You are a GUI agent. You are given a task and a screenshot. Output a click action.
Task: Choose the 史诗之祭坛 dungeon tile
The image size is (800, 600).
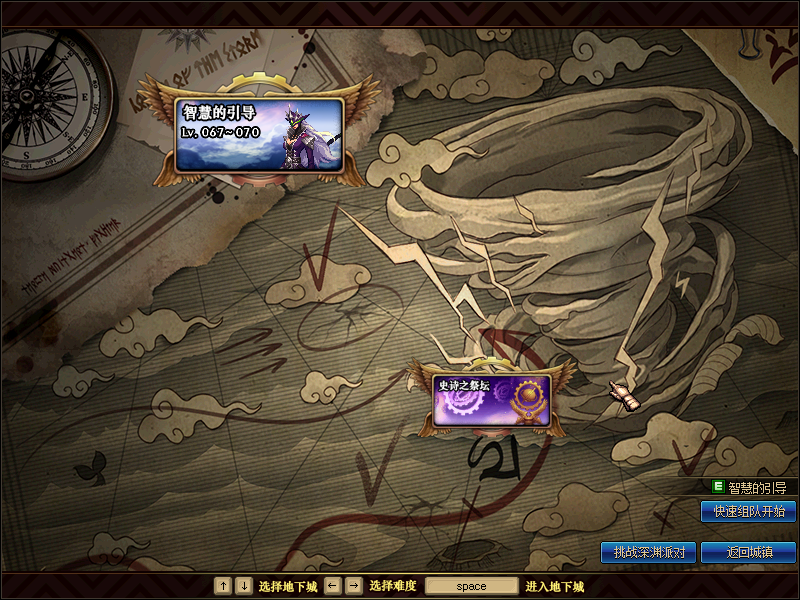(x=492, y=400)
